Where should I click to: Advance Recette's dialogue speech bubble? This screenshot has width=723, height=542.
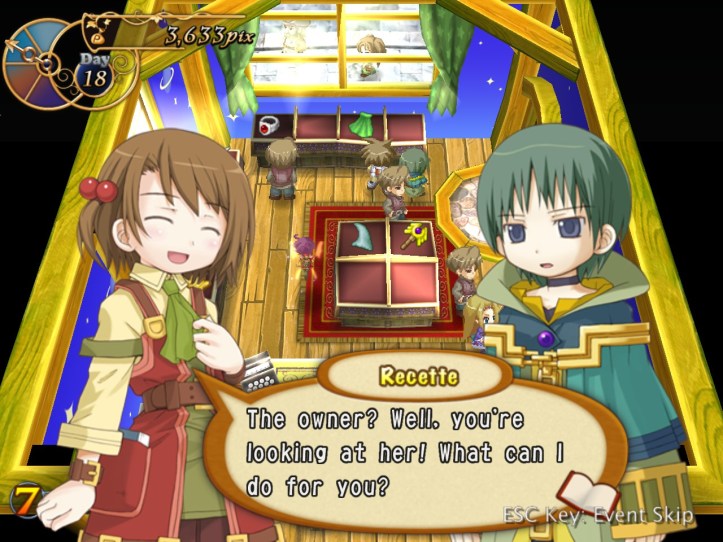click(400, 450)
